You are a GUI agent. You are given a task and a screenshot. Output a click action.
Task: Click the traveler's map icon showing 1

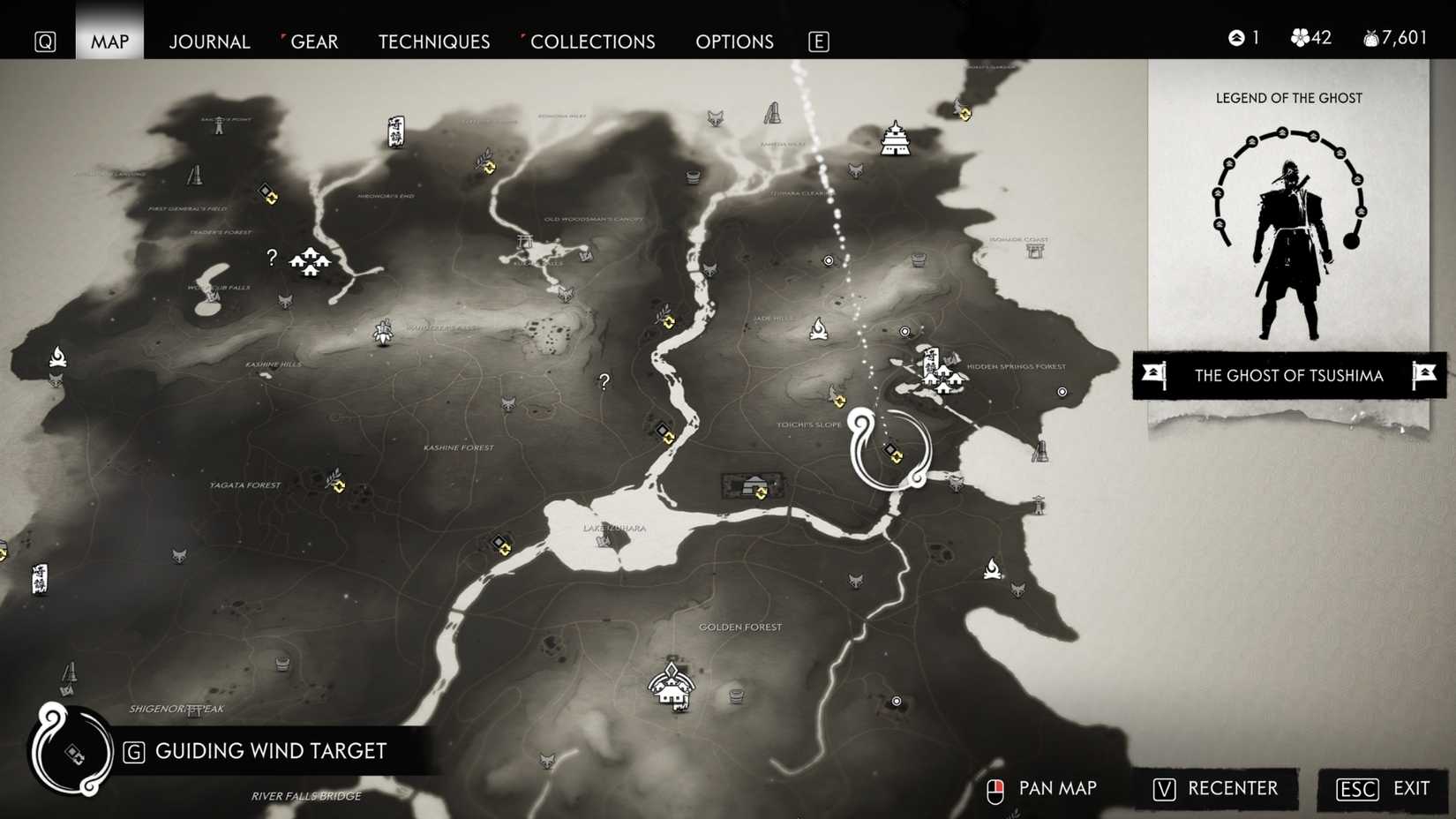click(1235, 37)
